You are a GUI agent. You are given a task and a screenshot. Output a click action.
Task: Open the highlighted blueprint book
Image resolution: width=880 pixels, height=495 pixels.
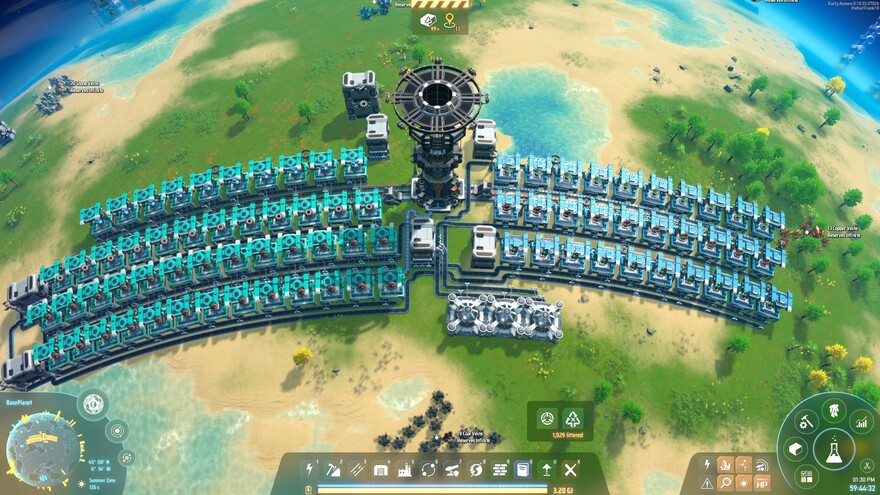[x=522, y=469]
